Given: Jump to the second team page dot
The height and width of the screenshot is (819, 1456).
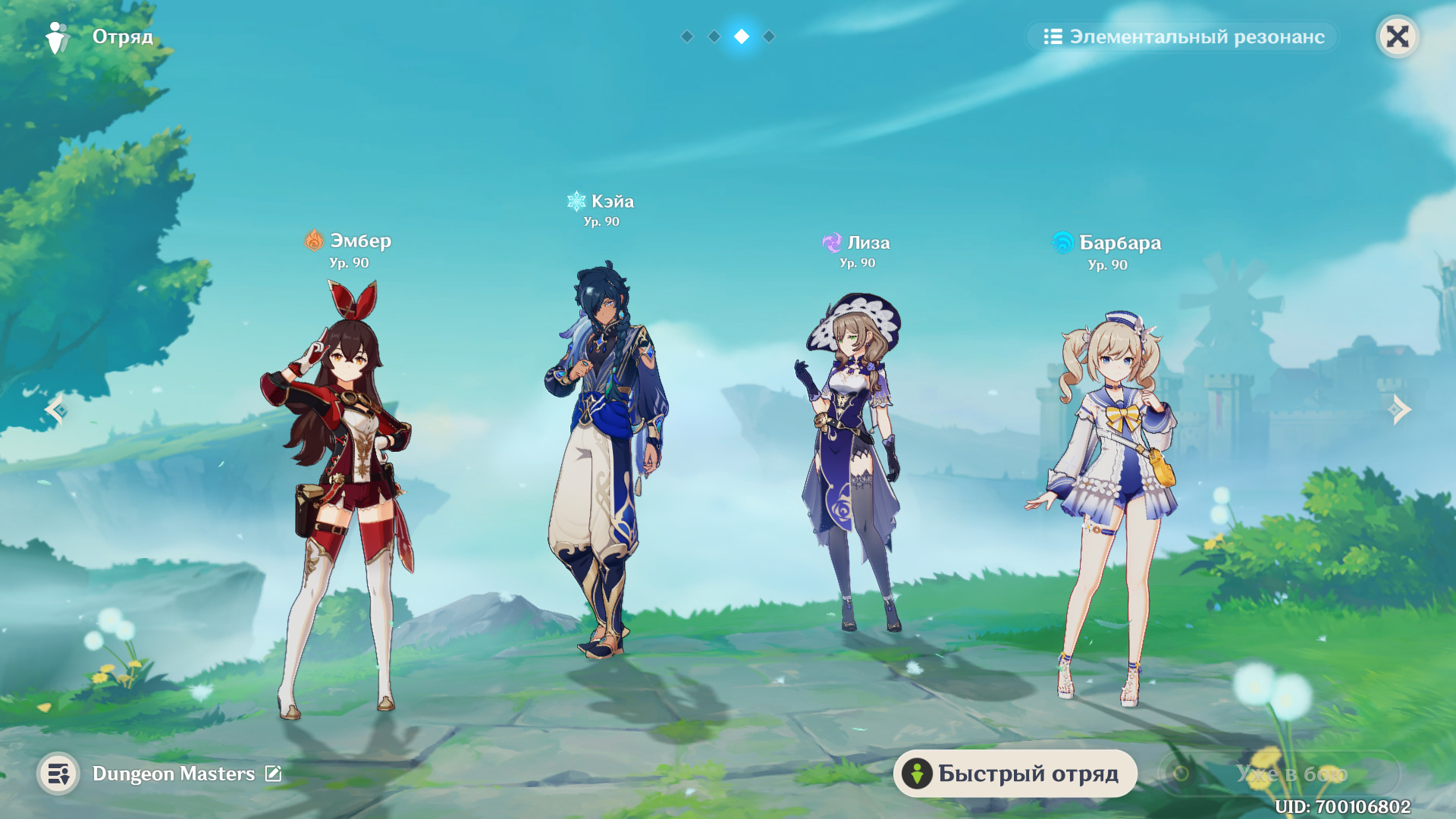Looking at the screenshot, I should point(714,36).
